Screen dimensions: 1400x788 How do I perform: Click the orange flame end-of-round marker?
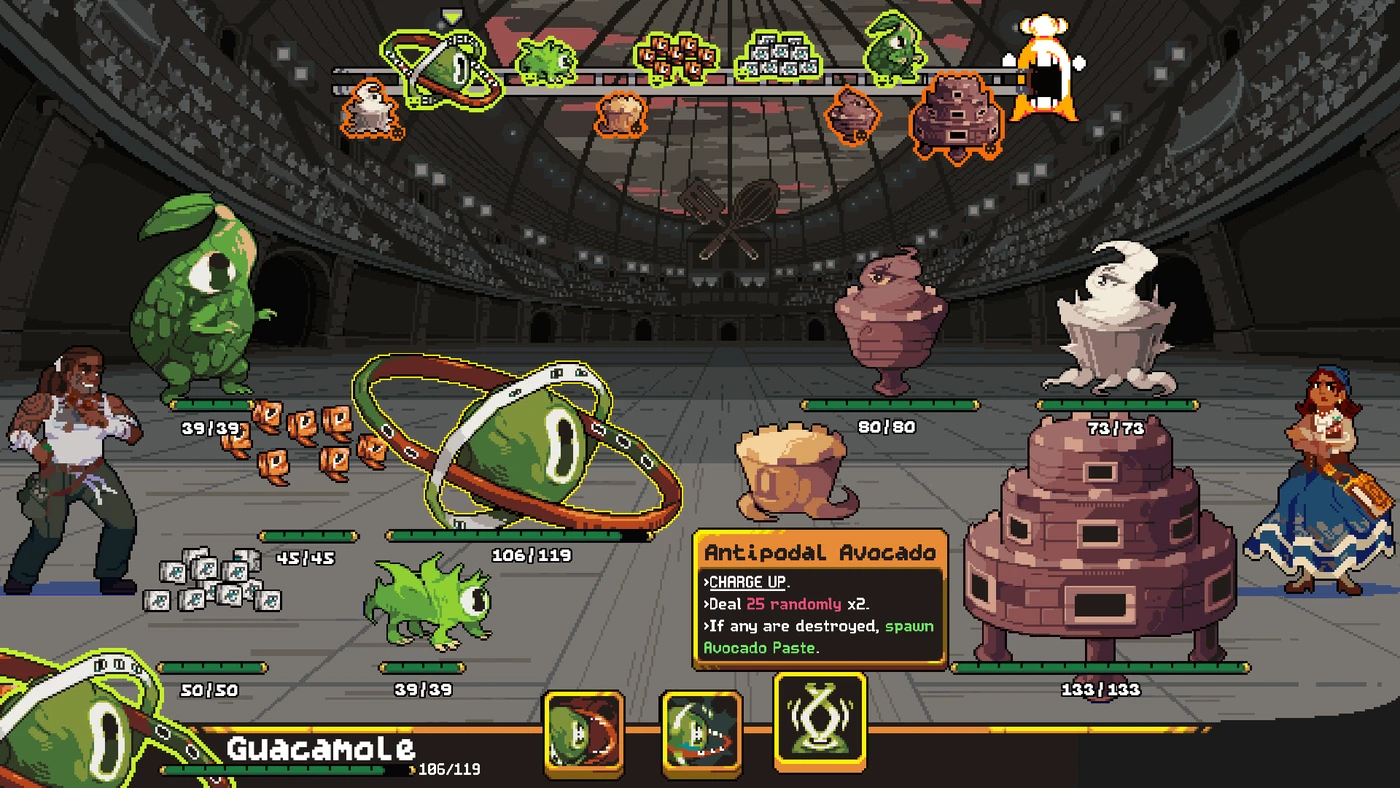tap(1047, 67)
